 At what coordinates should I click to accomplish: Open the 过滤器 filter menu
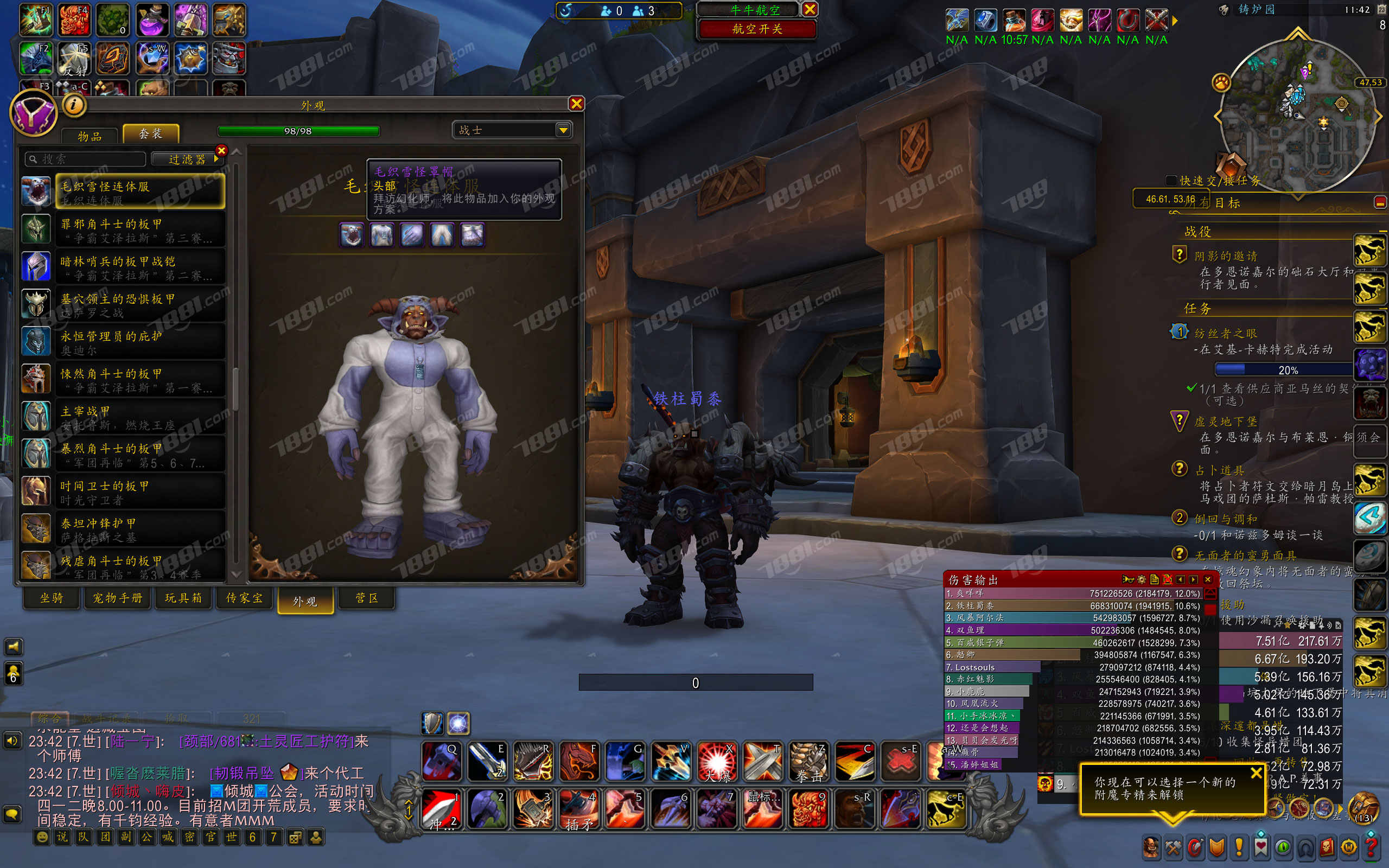187,159
